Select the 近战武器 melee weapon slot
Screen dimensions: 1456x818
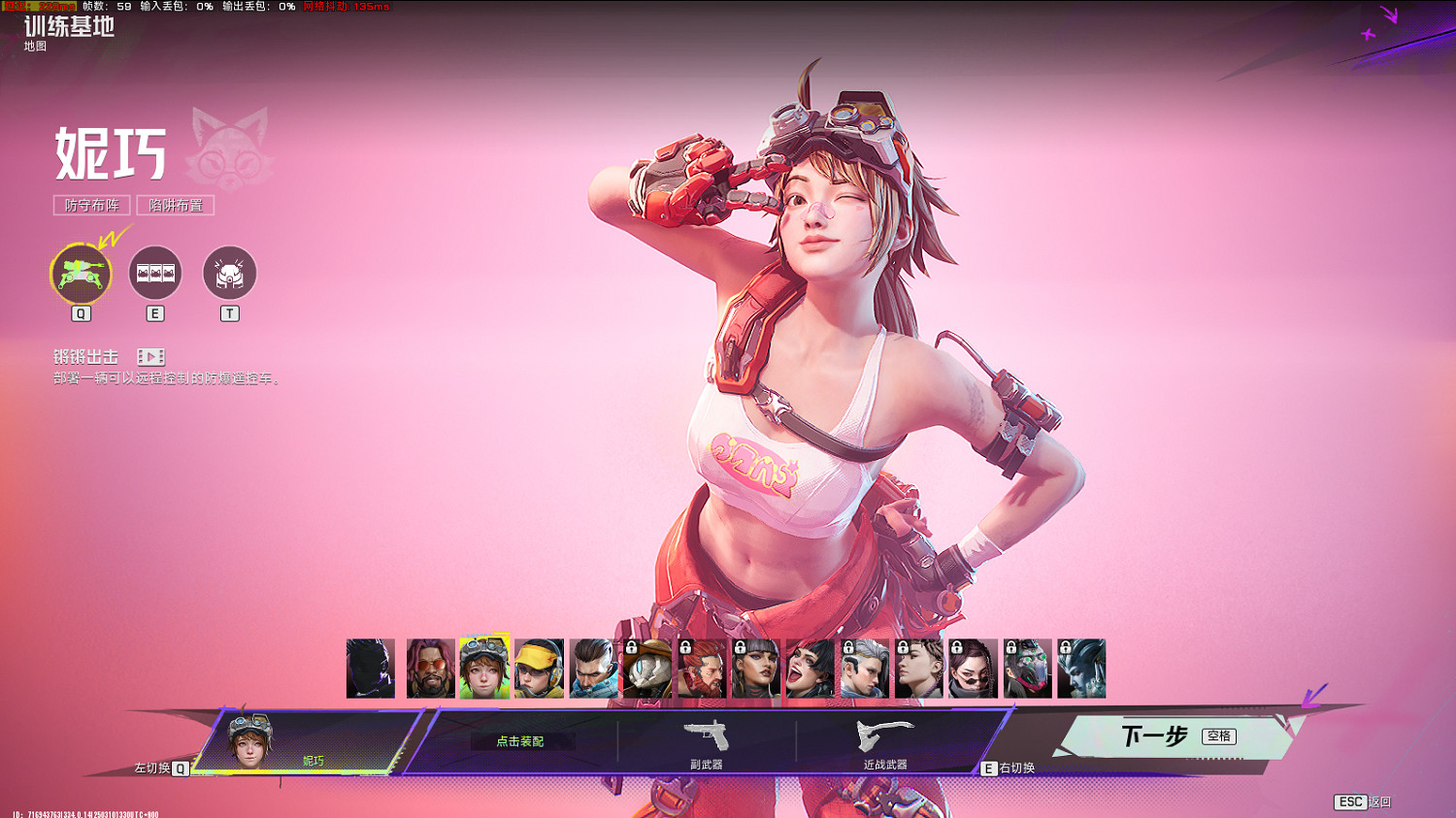tap(885, 743)
